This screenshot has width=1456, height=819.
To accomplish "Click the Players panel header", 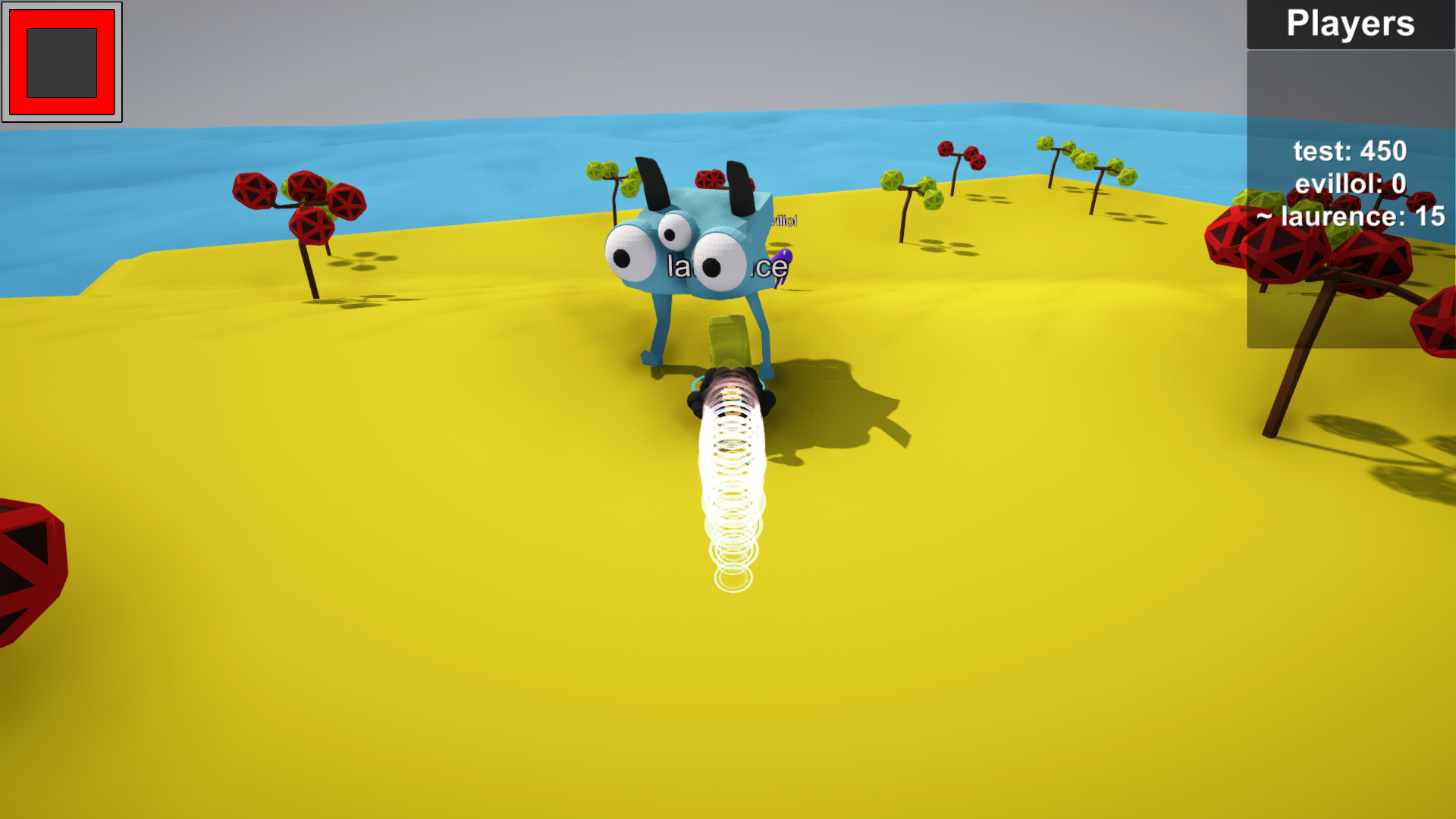I will 1350,24.
